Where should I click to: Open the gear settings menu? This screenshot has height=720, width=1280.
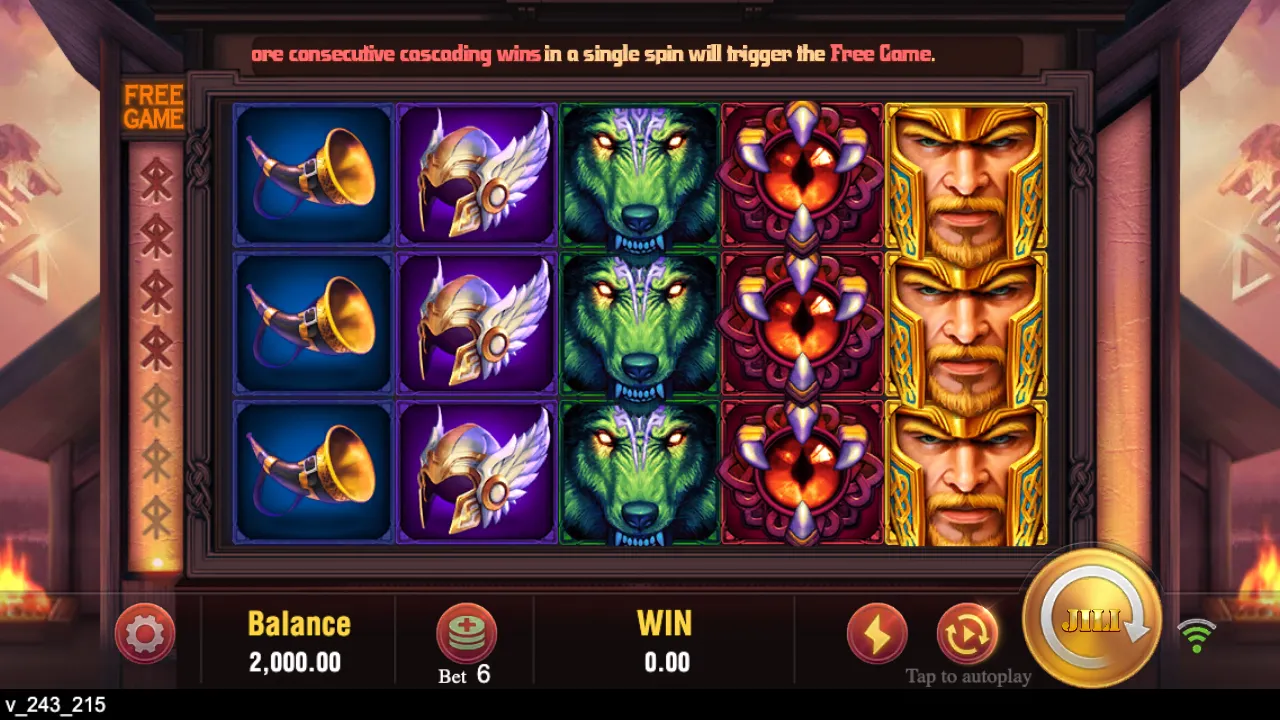coord(145,633)
